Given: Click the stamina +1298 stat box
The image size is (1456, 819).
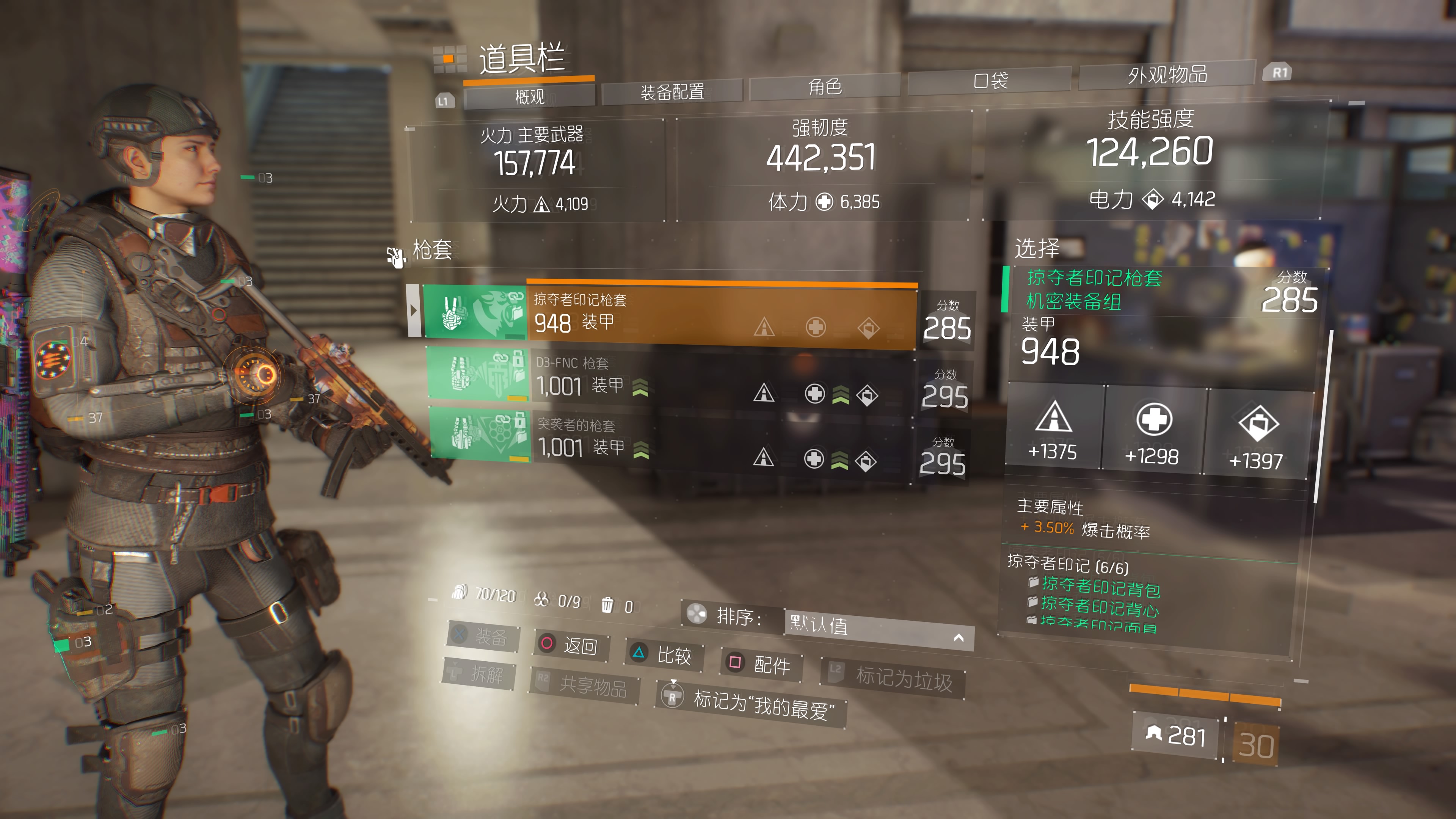Looking at the screenshot, I should 1153,431.
